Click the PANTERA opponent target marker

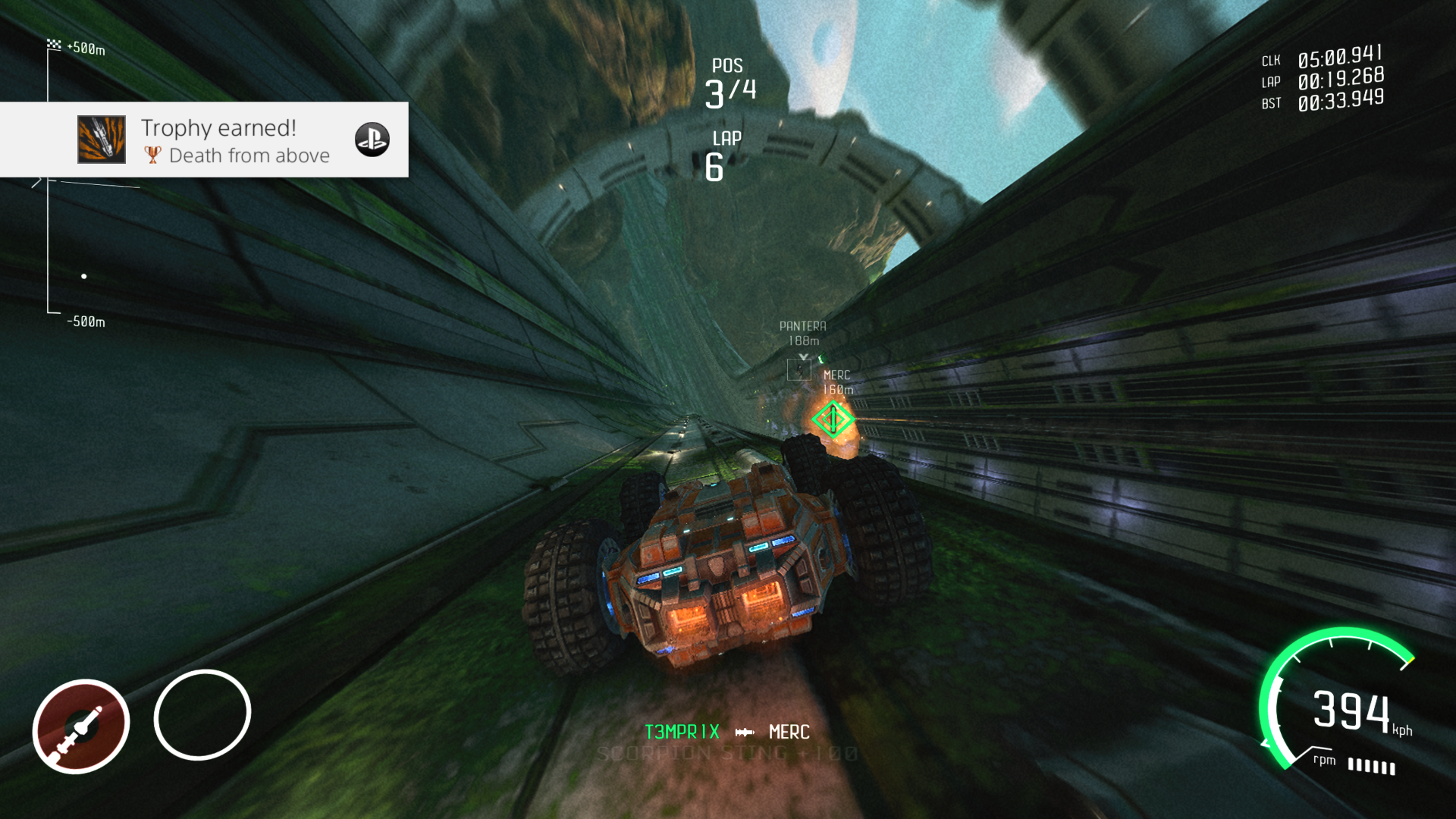[799, 370]
